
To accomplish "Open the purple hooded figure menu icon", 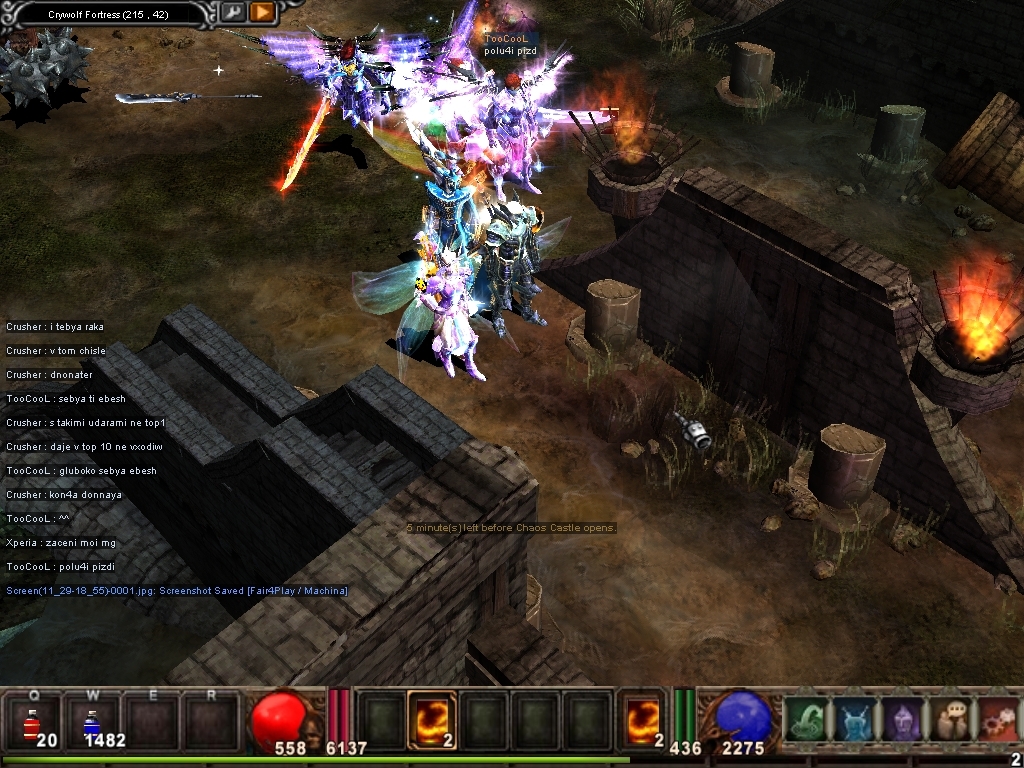I will pyautogui.click(x=903, y=720).
